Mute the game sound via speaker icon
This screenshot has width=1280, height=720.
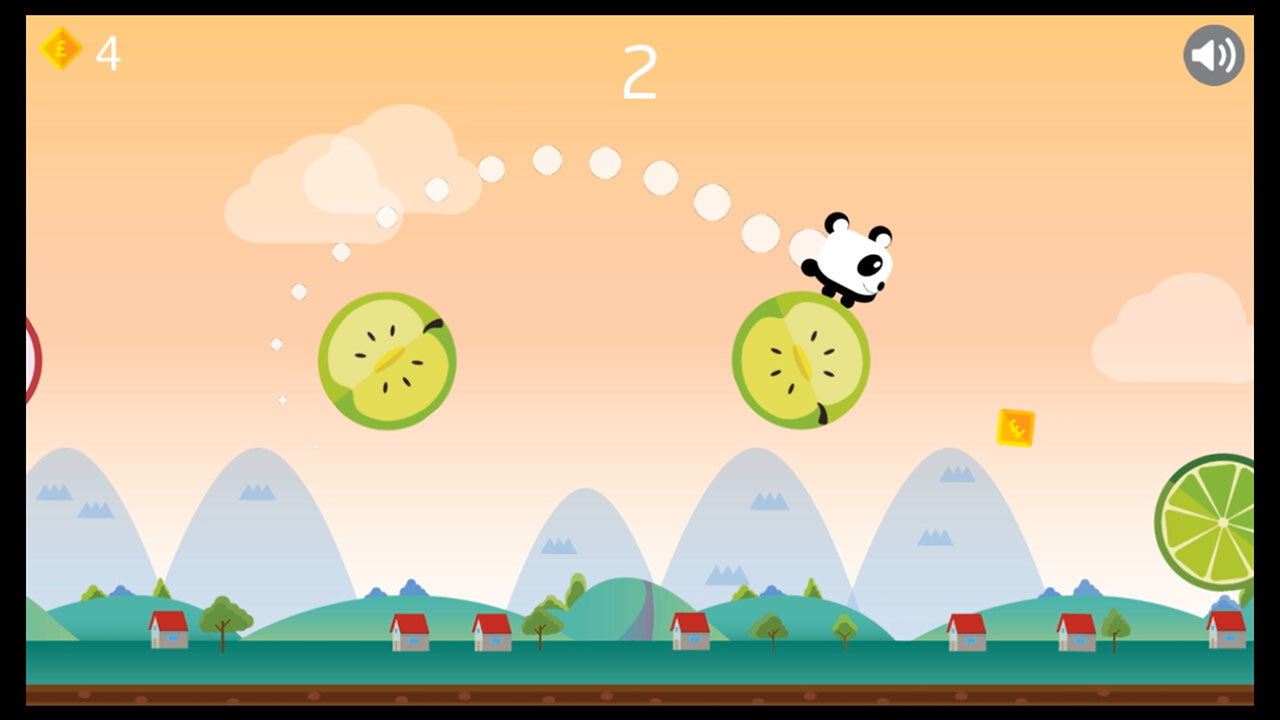pos(1213,55)
